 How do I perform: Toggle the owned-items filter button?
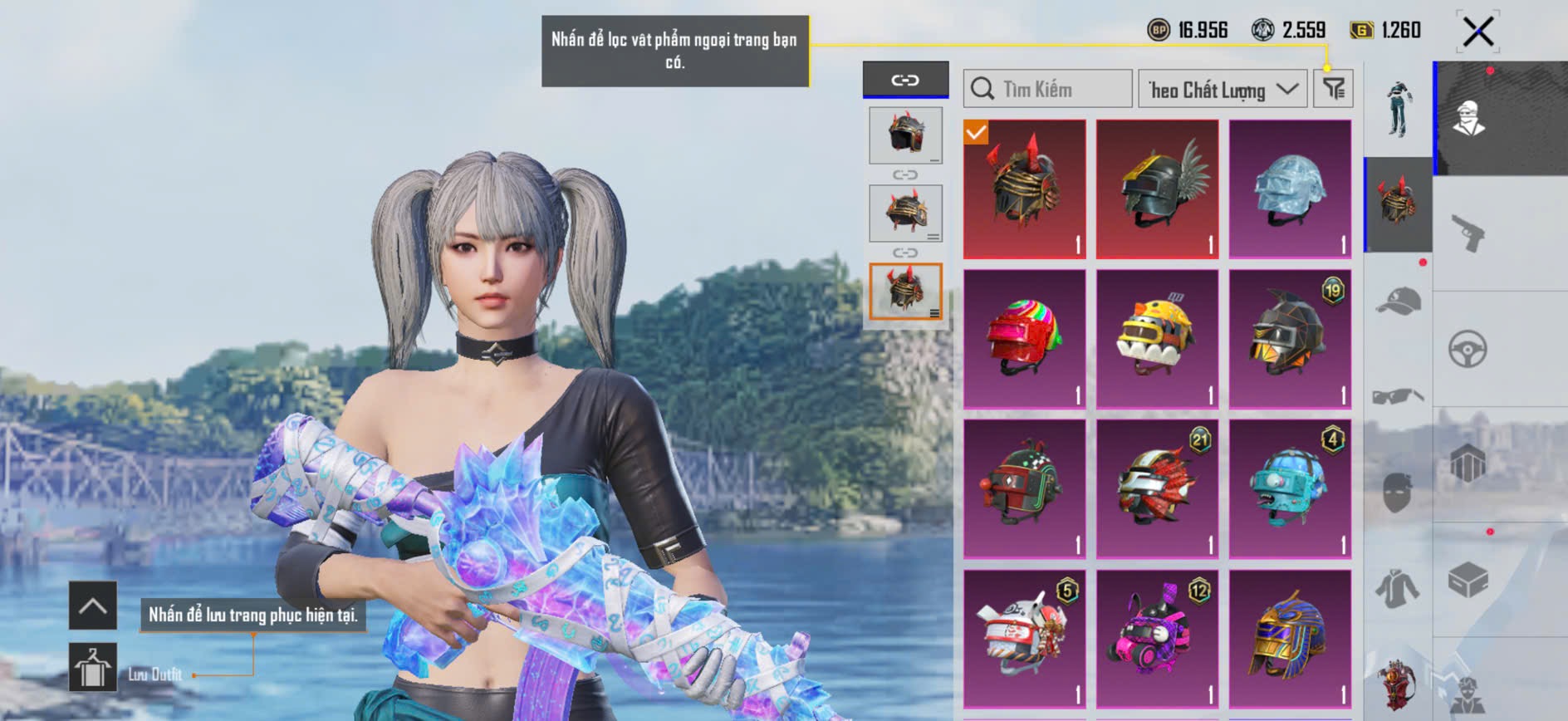point(1333,89)
